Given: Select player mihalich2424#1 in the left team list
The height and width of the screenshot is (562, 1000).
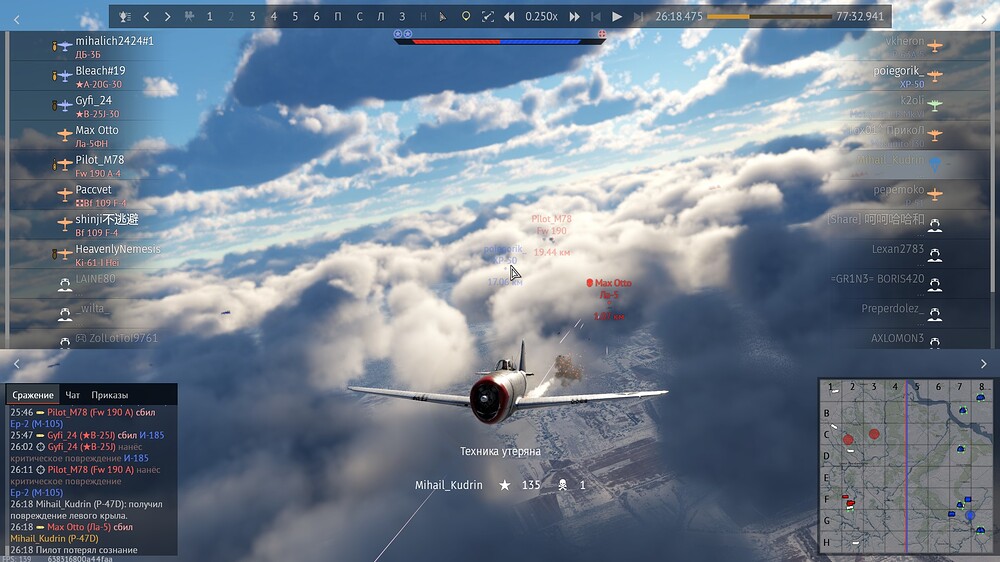Looking at the screenshot, I should pos(114,41).
